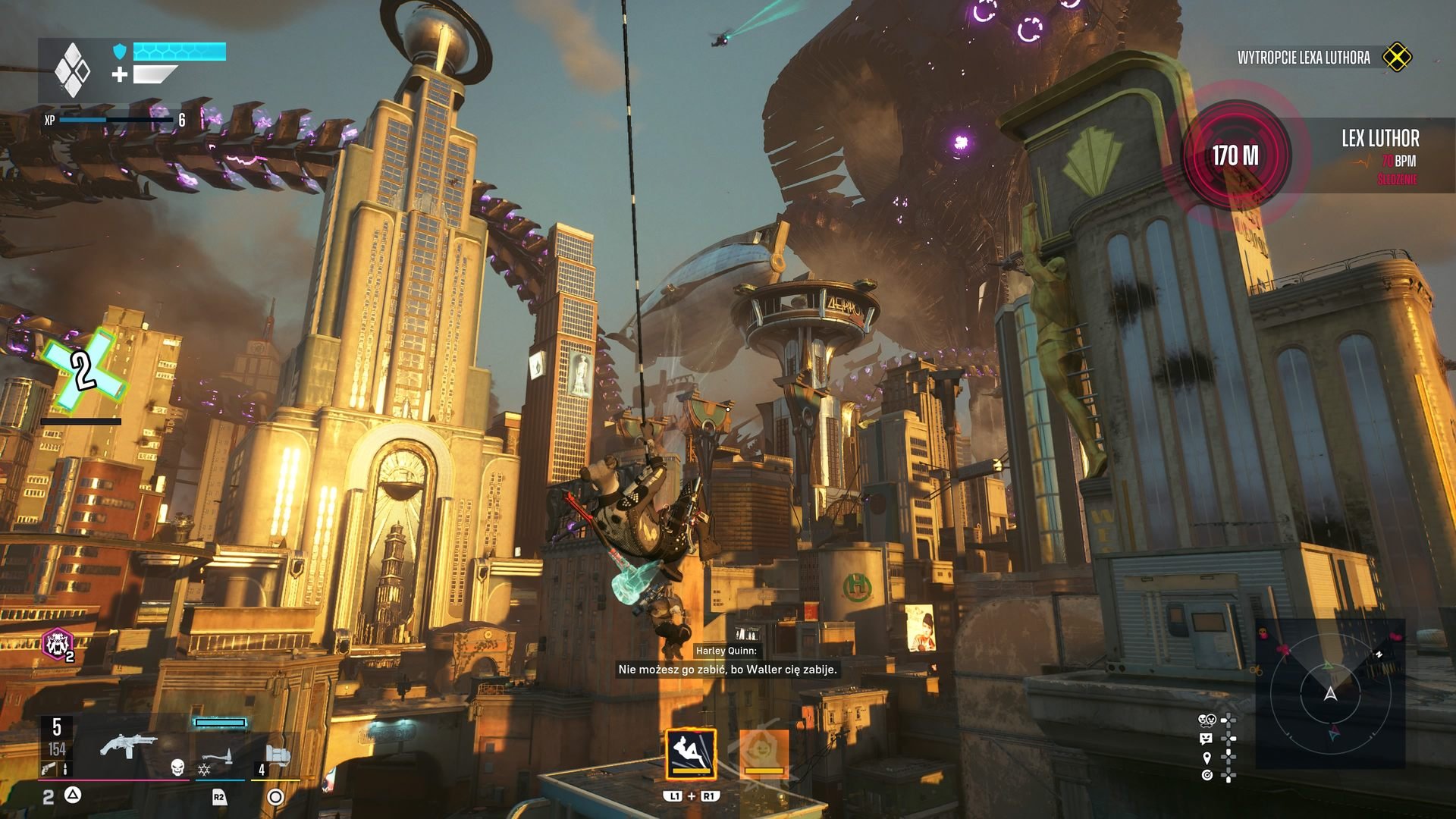1456x819 pixels.
Task: Select the grenade icon with count 4
Action: click(x=277, y=757)
